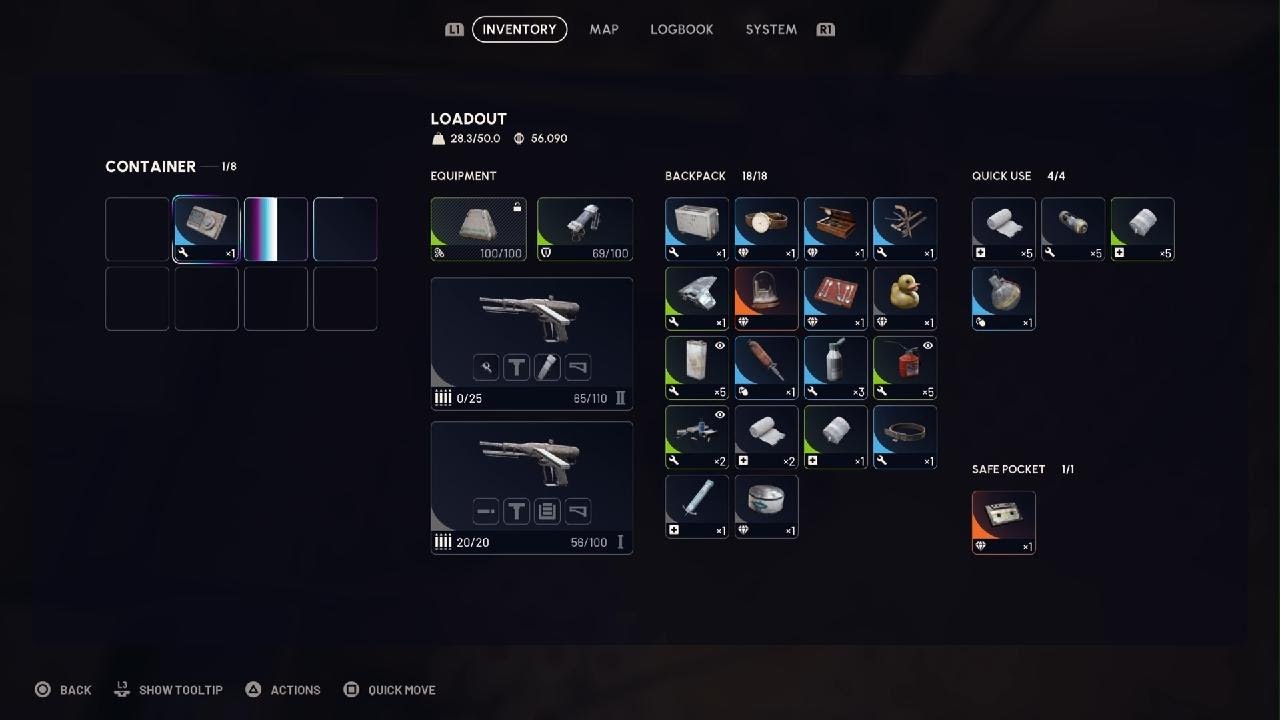Select the yellow rubber duck

point(905,298)
